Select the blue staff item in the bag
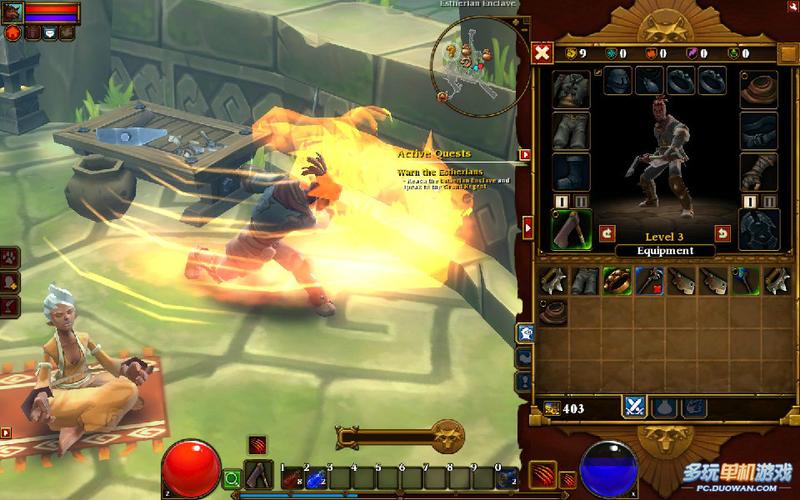800x500 pixels. [743, 281]
